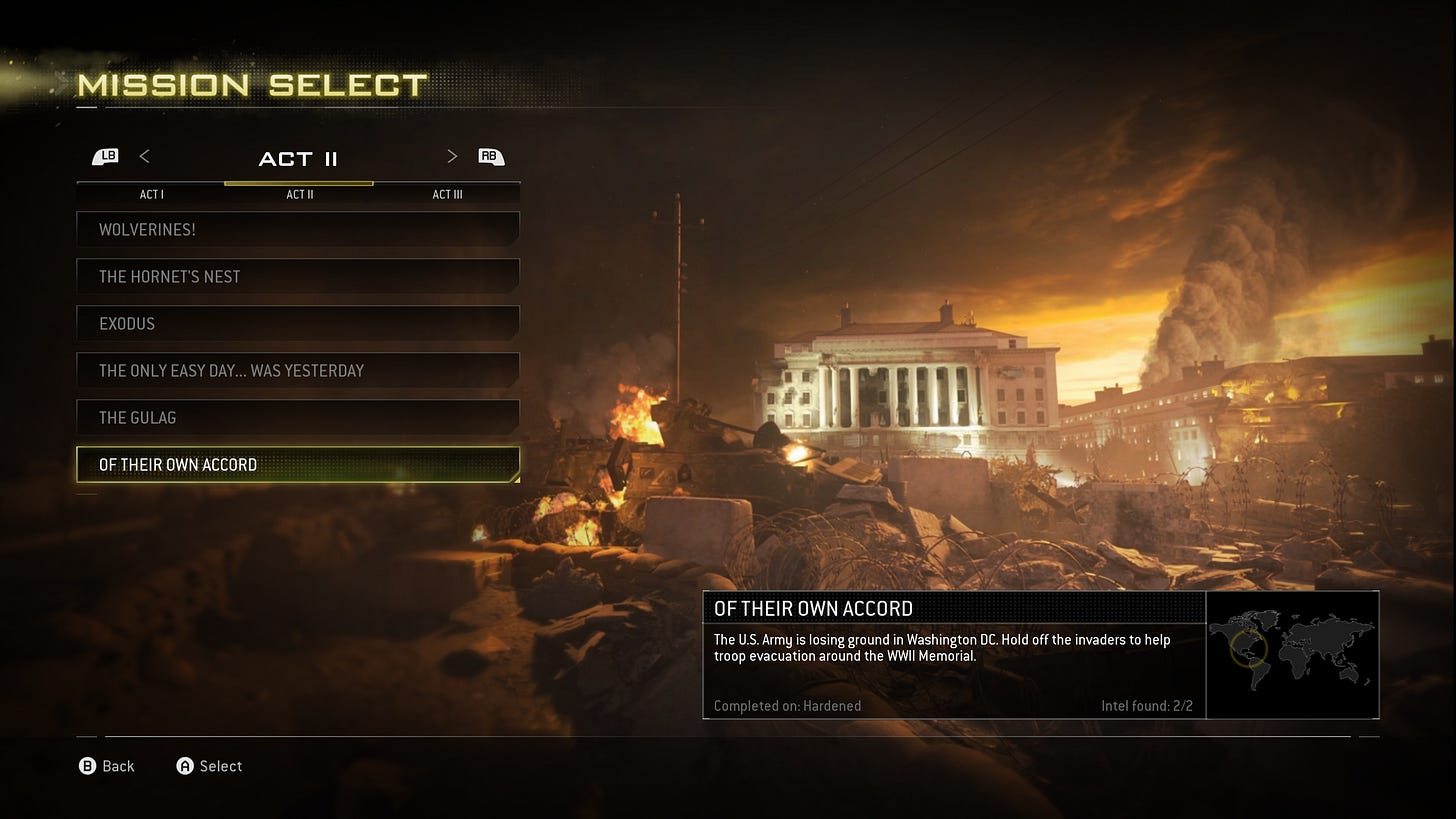Select the small Act II tab label
This screenshot has width=1456, height=819.
tap(300, 194)
